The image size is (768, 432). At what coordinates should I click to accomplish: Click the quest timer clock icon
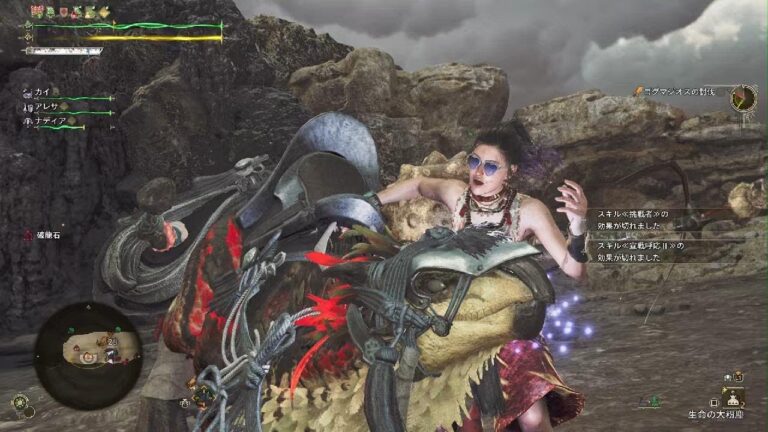(742, 98)
